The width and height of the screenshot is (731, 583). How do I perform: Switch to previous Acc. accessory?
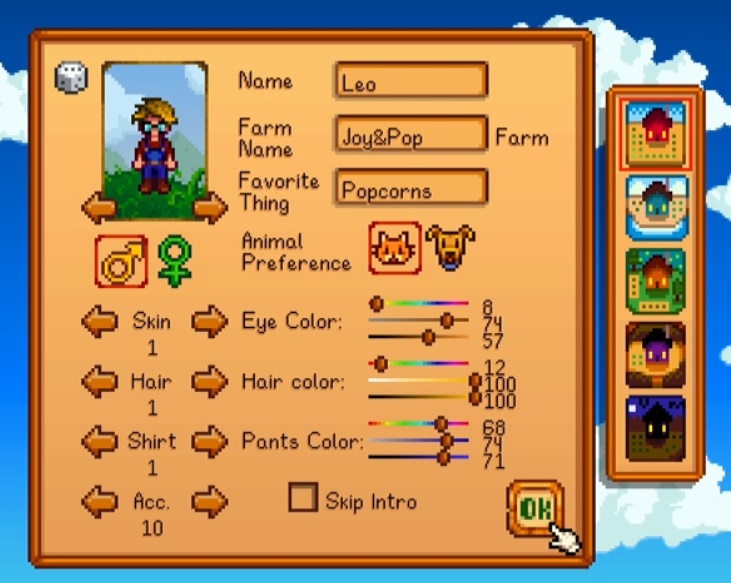[x=99, y=501]
